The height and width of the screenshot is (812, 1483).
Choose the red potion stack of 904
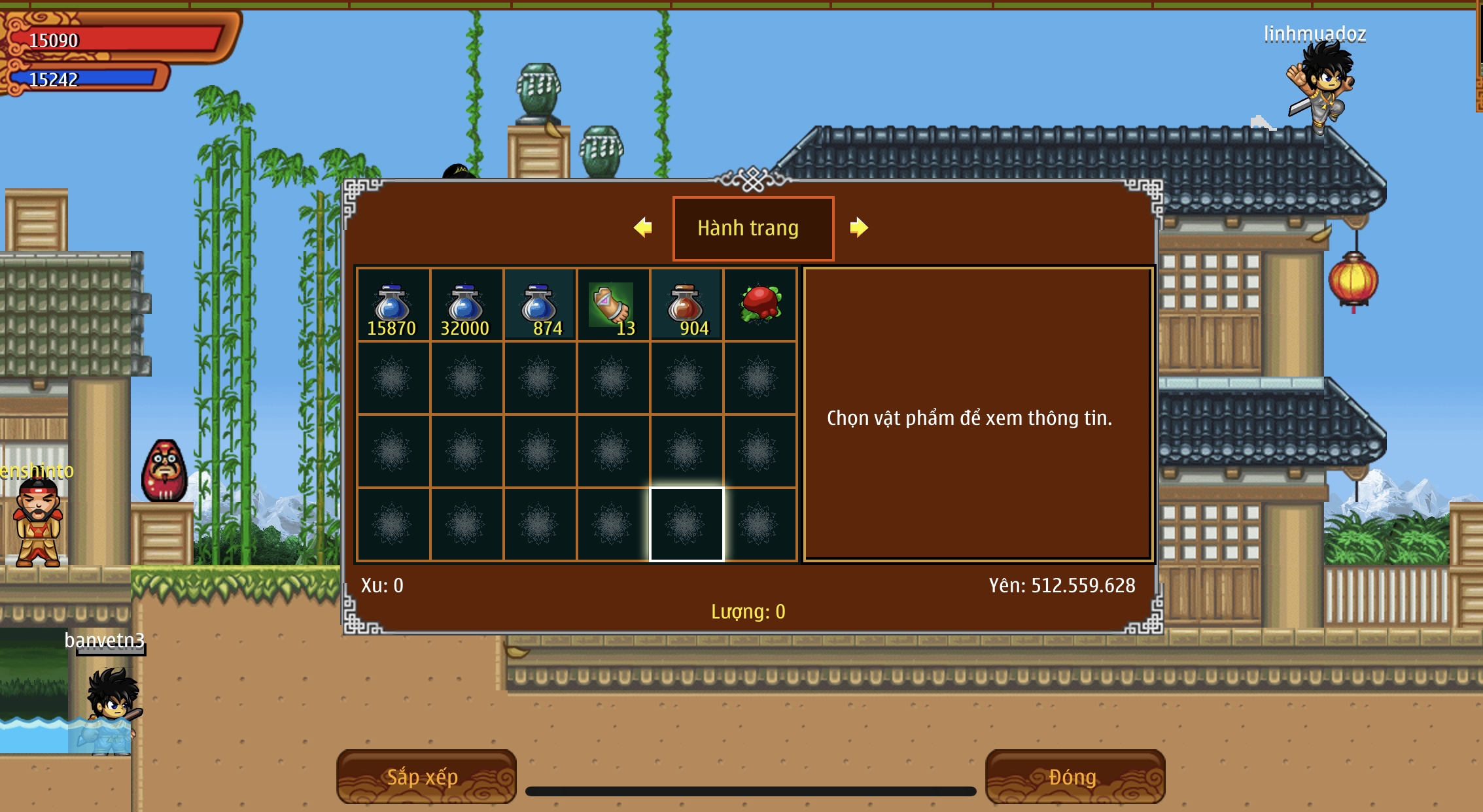(x=686, y=305)
